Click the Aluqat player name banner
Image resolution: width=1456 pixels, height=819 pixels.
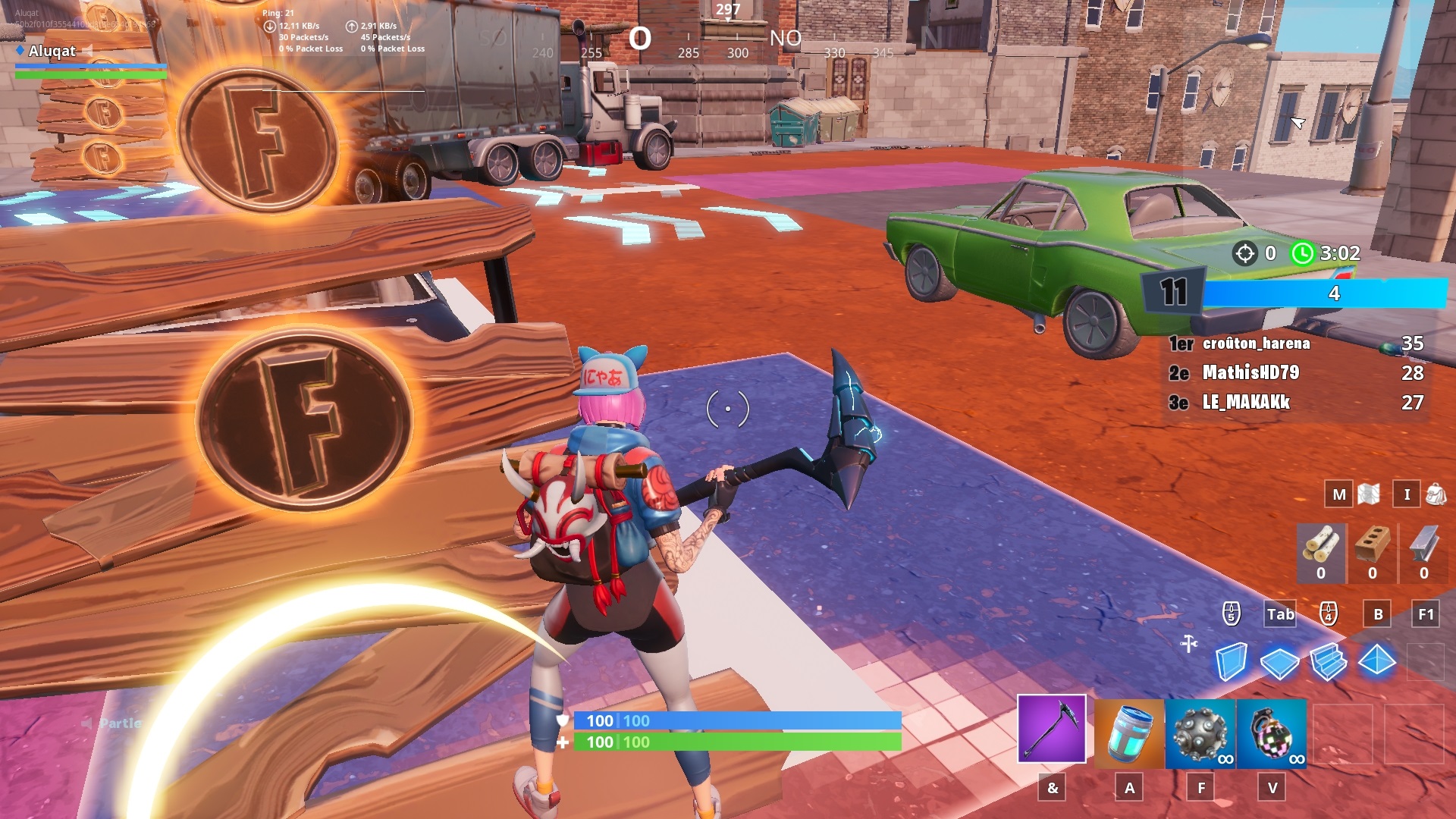pyautogui.click(x=51, y=52)
